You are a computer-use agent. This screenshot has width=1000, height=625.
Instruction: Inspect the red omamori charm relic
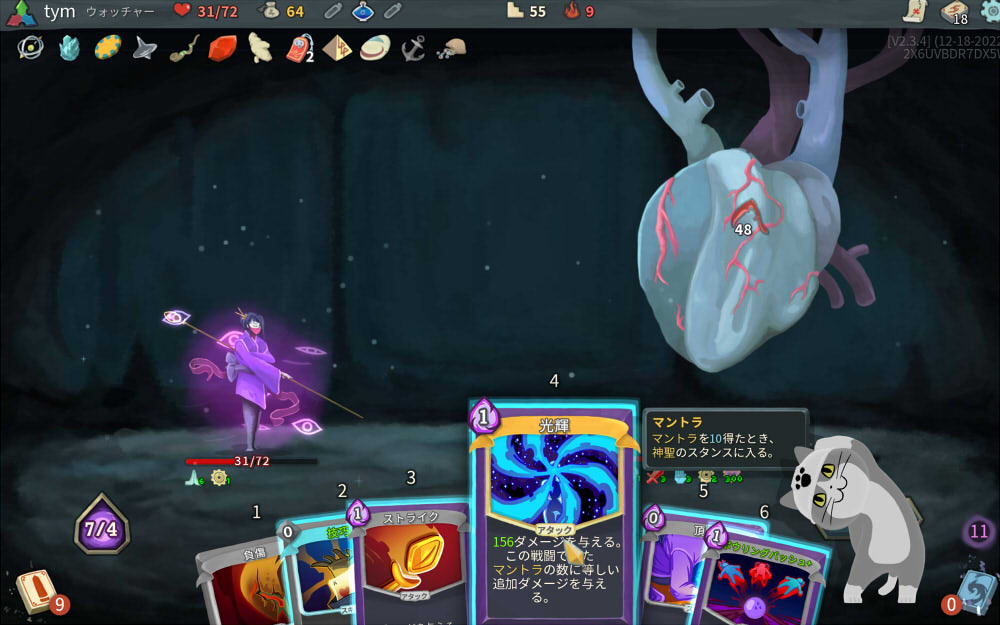click(299, 48)
